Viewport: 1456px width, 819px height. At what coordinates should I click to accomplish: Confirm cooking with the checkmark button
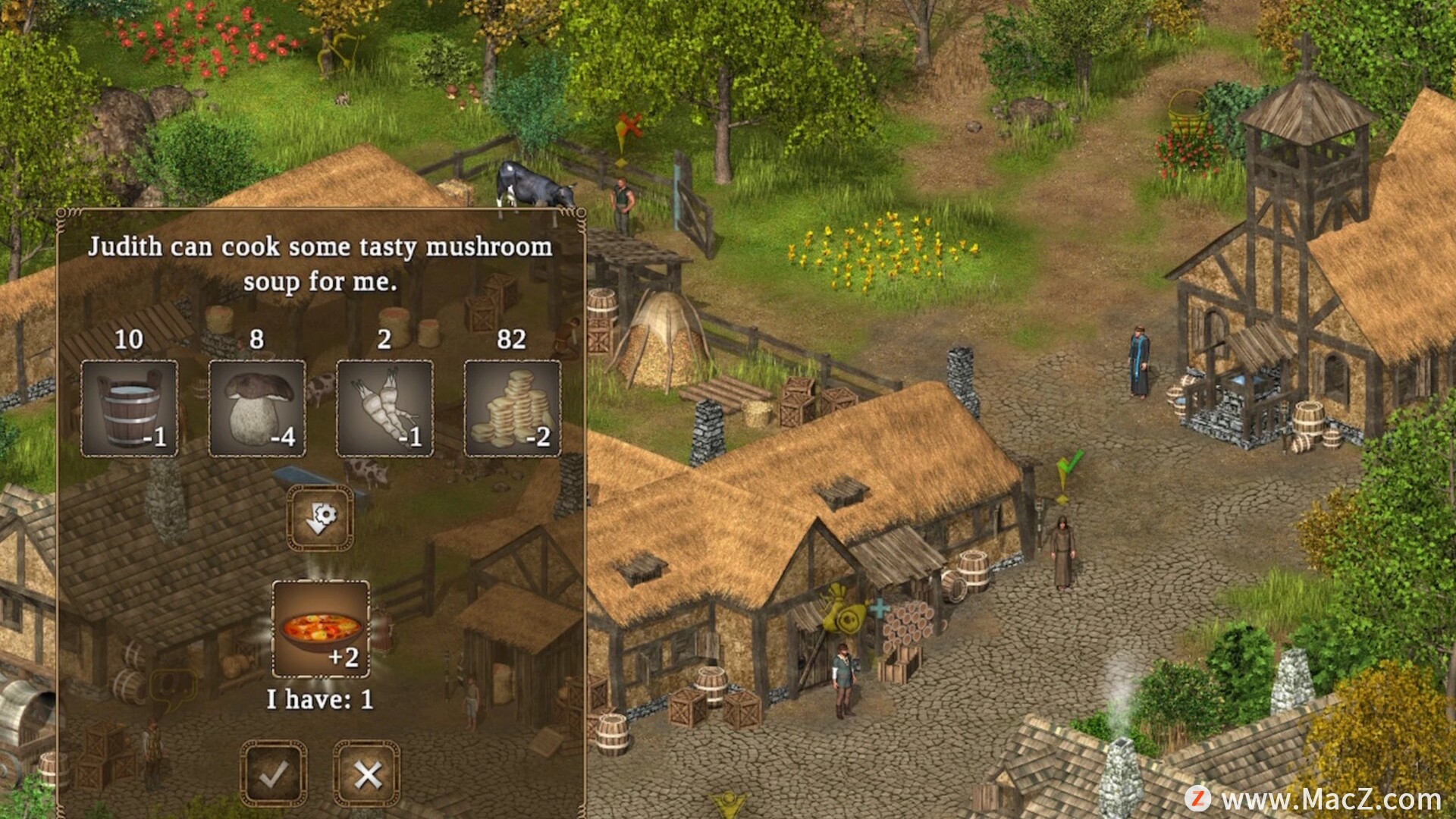point(274,774)
